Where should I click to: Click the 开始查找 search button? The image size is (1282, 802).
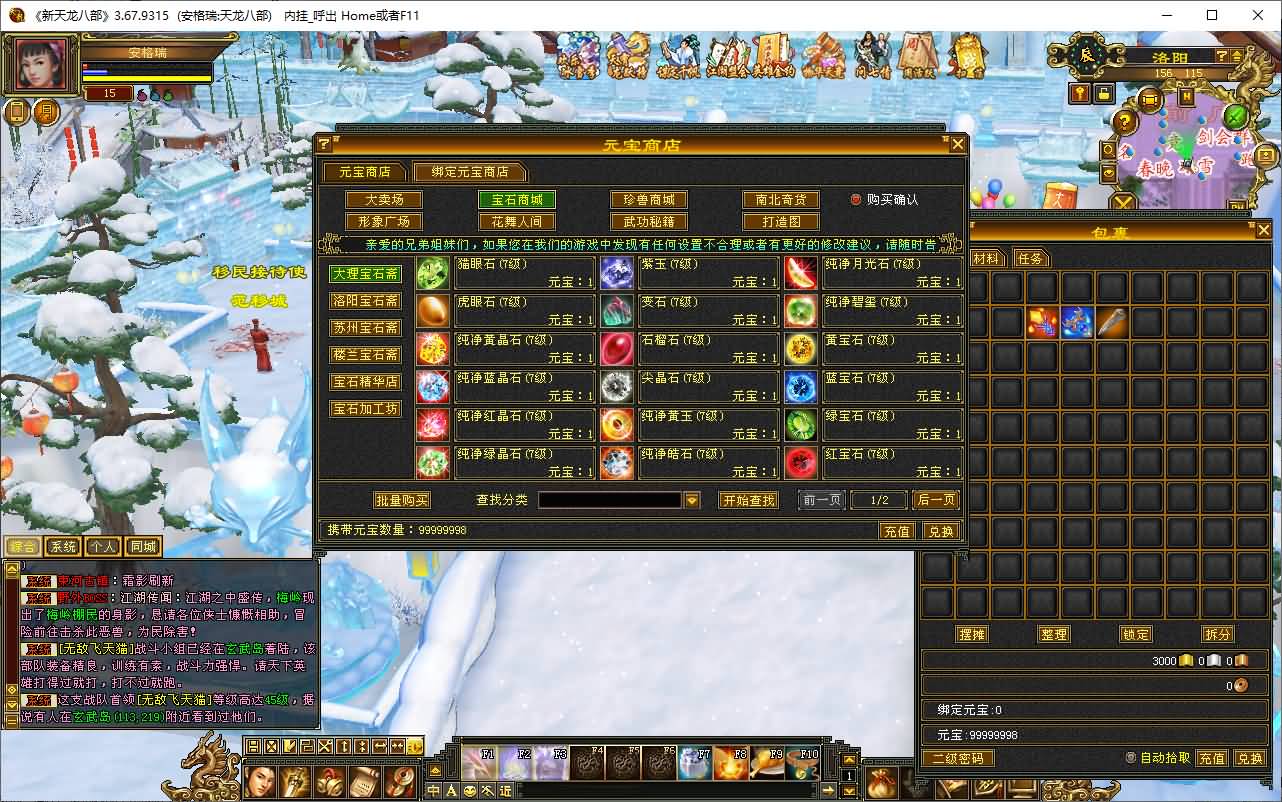[749, 500]
